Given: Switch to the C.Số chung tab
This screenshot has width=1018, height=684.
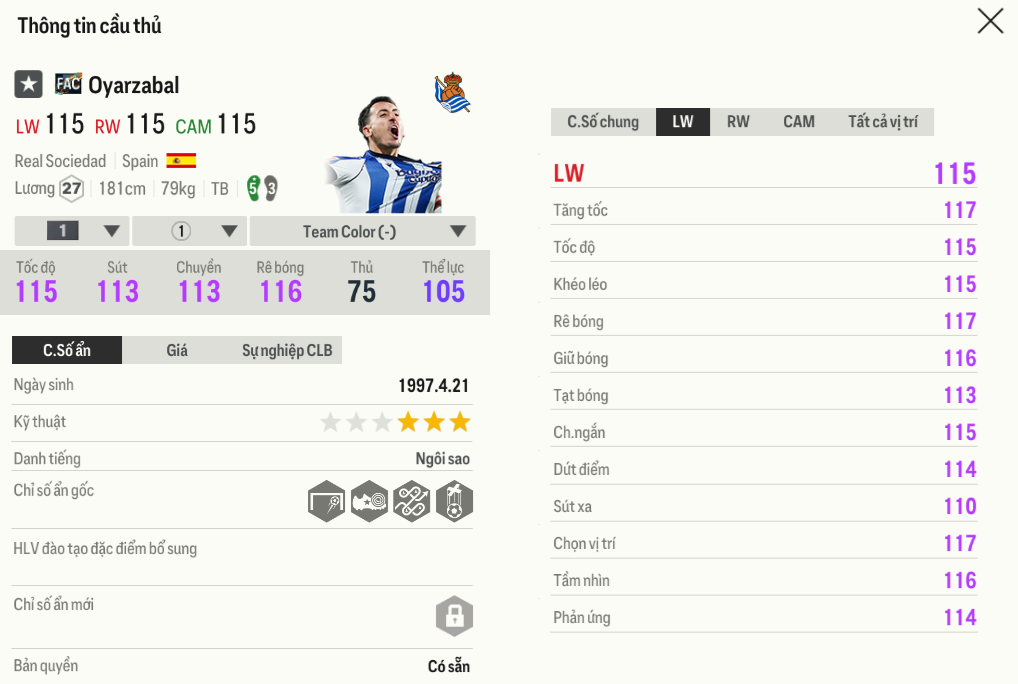Looking at the screenshot, I should click(603, 122).
